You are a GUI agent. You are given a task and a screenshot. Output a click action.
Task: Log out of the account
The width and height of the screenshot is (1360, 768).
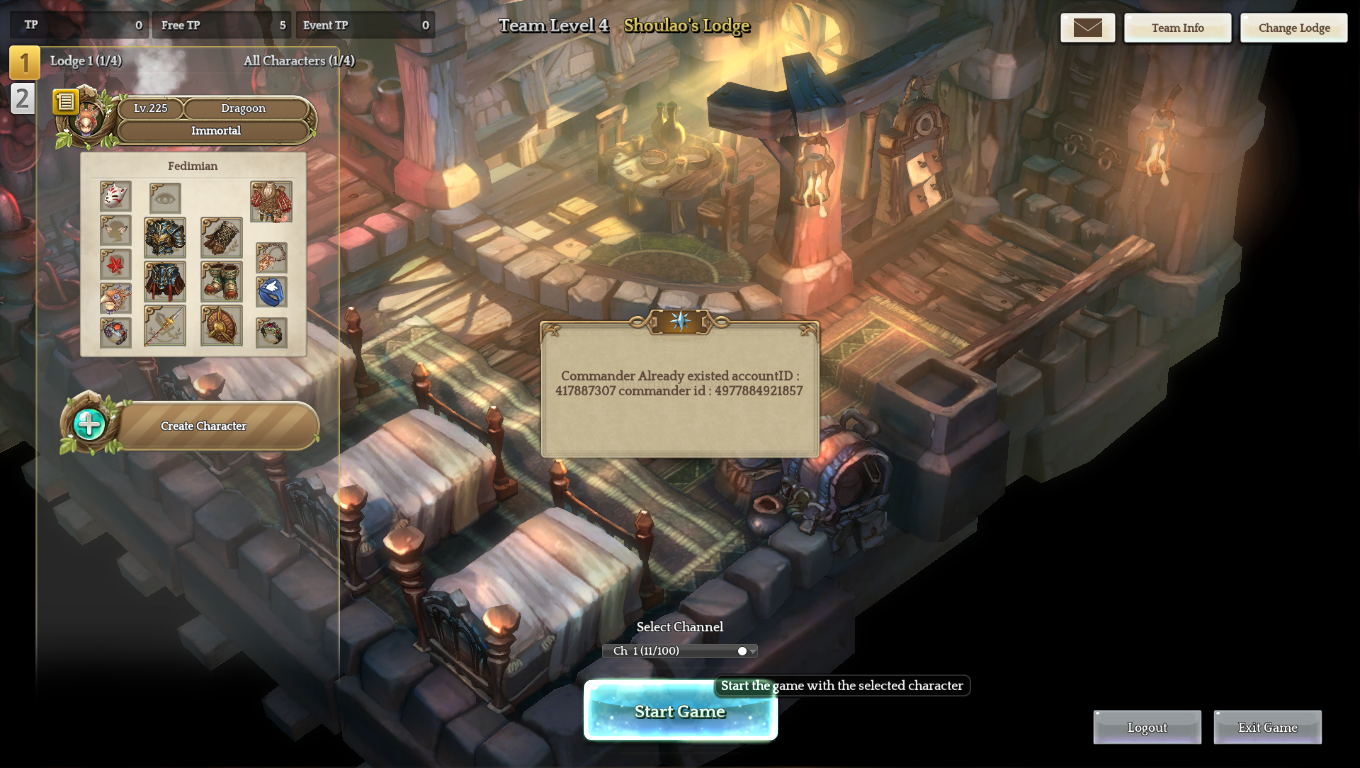(x=1147, y=727)
